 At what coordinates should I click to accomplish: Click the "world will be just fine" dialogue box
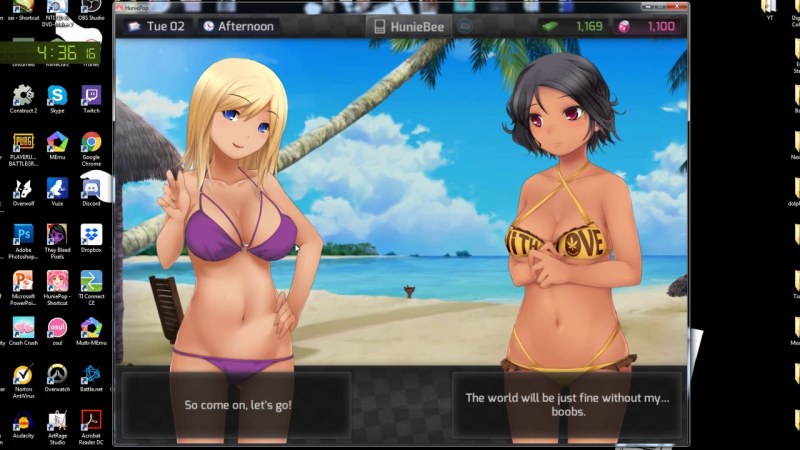pyautogui.click(x=567, y=404)
